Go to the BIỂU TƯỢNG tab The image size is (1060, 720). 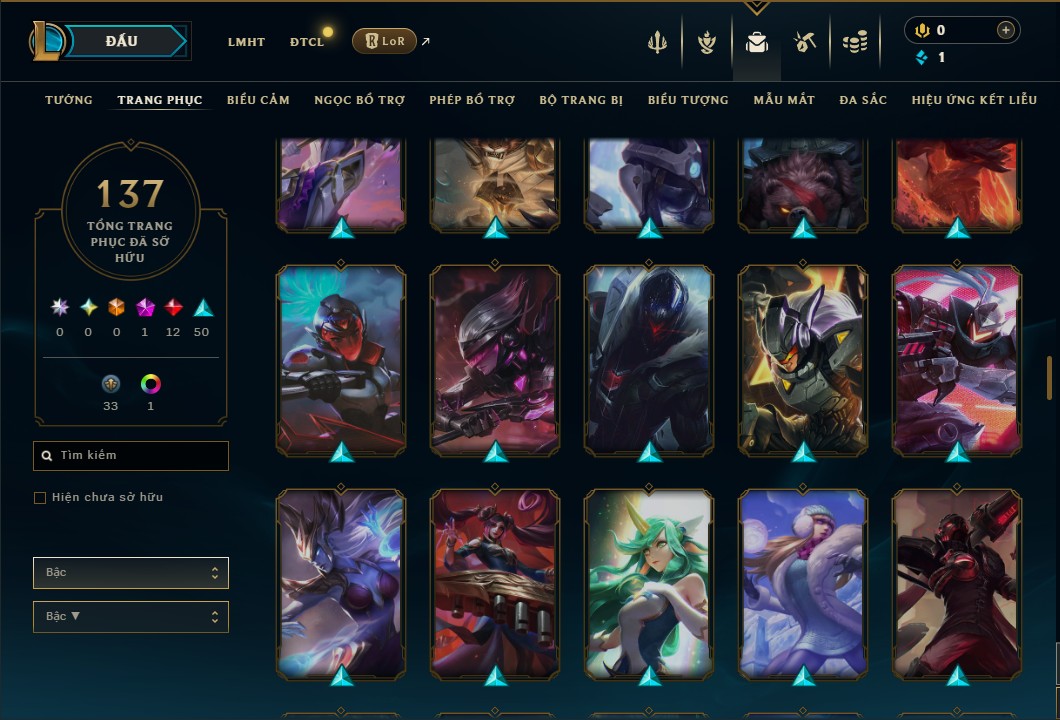pyautogui.click(x=688, y=100)
